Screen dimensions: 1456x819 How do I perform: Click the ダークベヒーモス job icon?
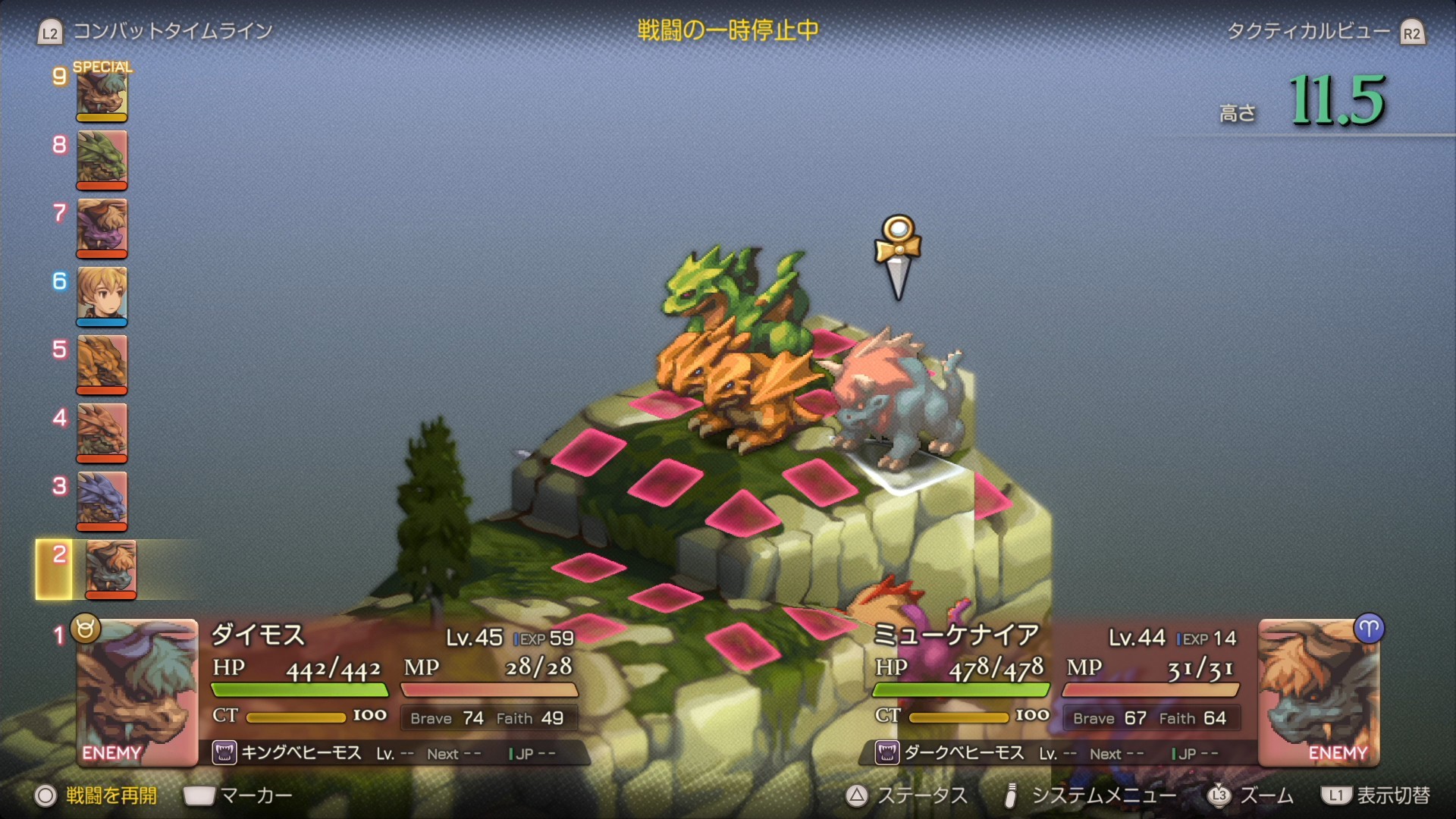pos(886,753)
